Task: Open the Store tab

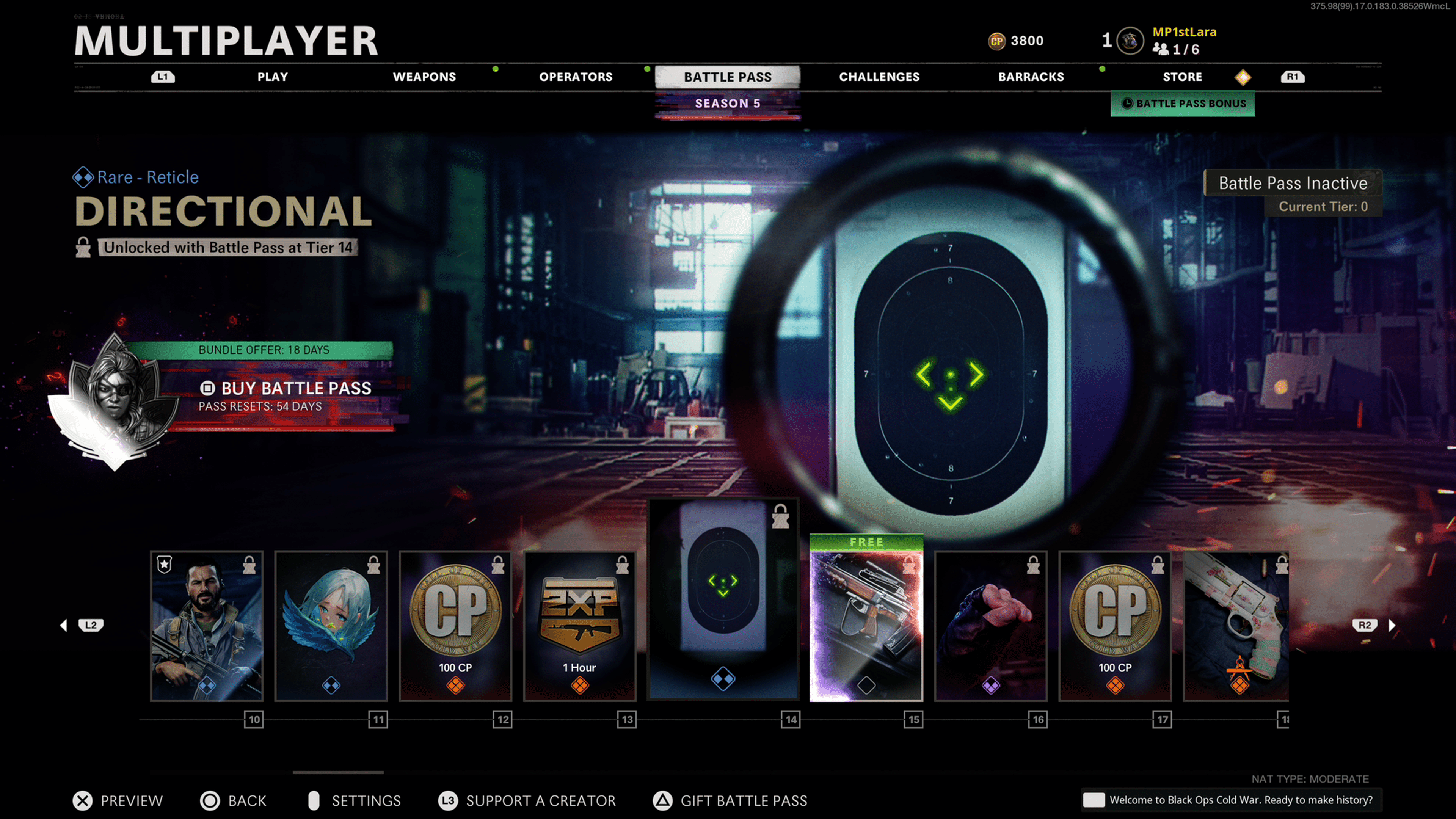Action: [x=1182, y=77]
